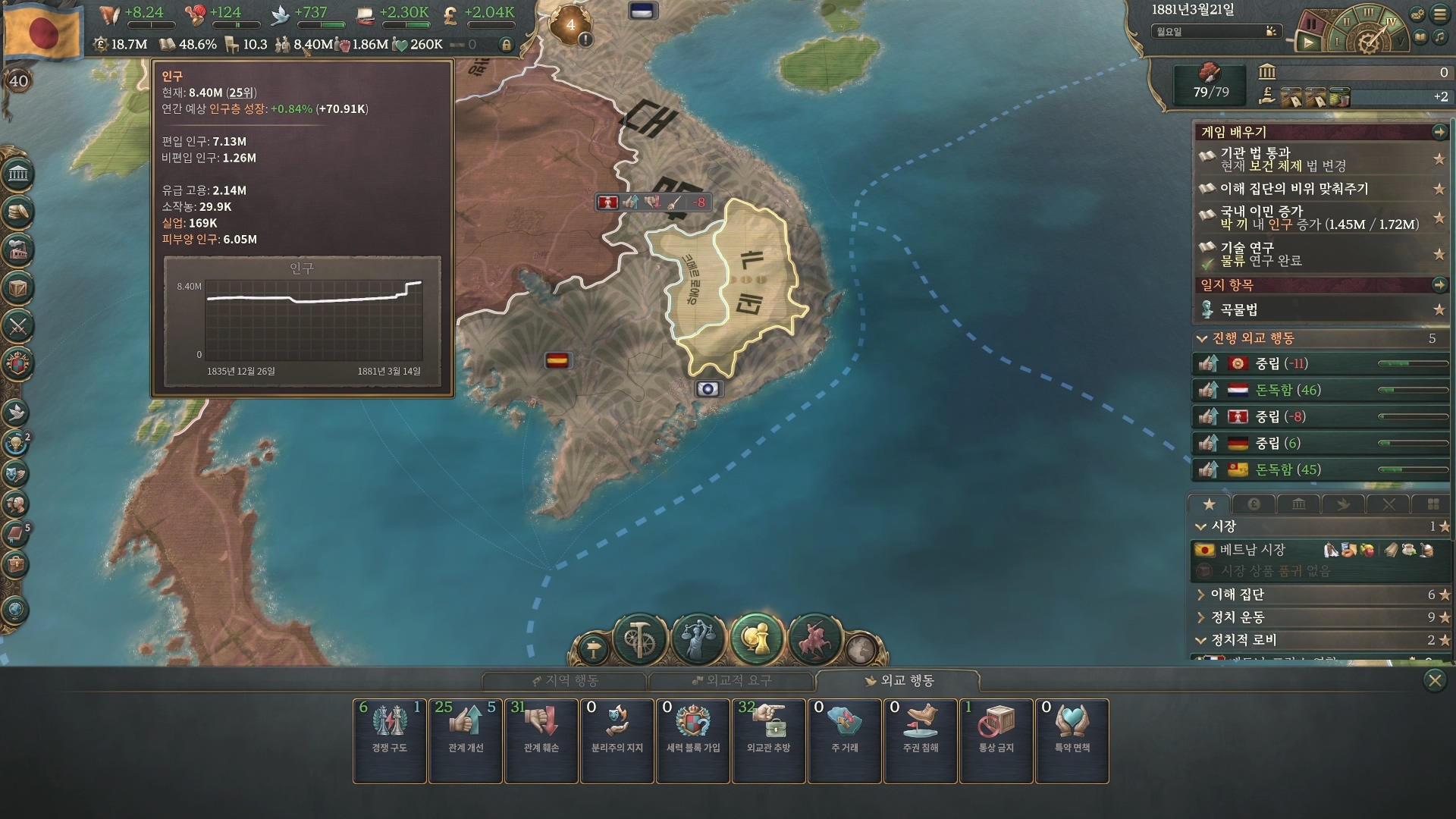Switch to the 외교적 요구 tab
Viewport: 1456px width, 819px height.
coord(731,681)
